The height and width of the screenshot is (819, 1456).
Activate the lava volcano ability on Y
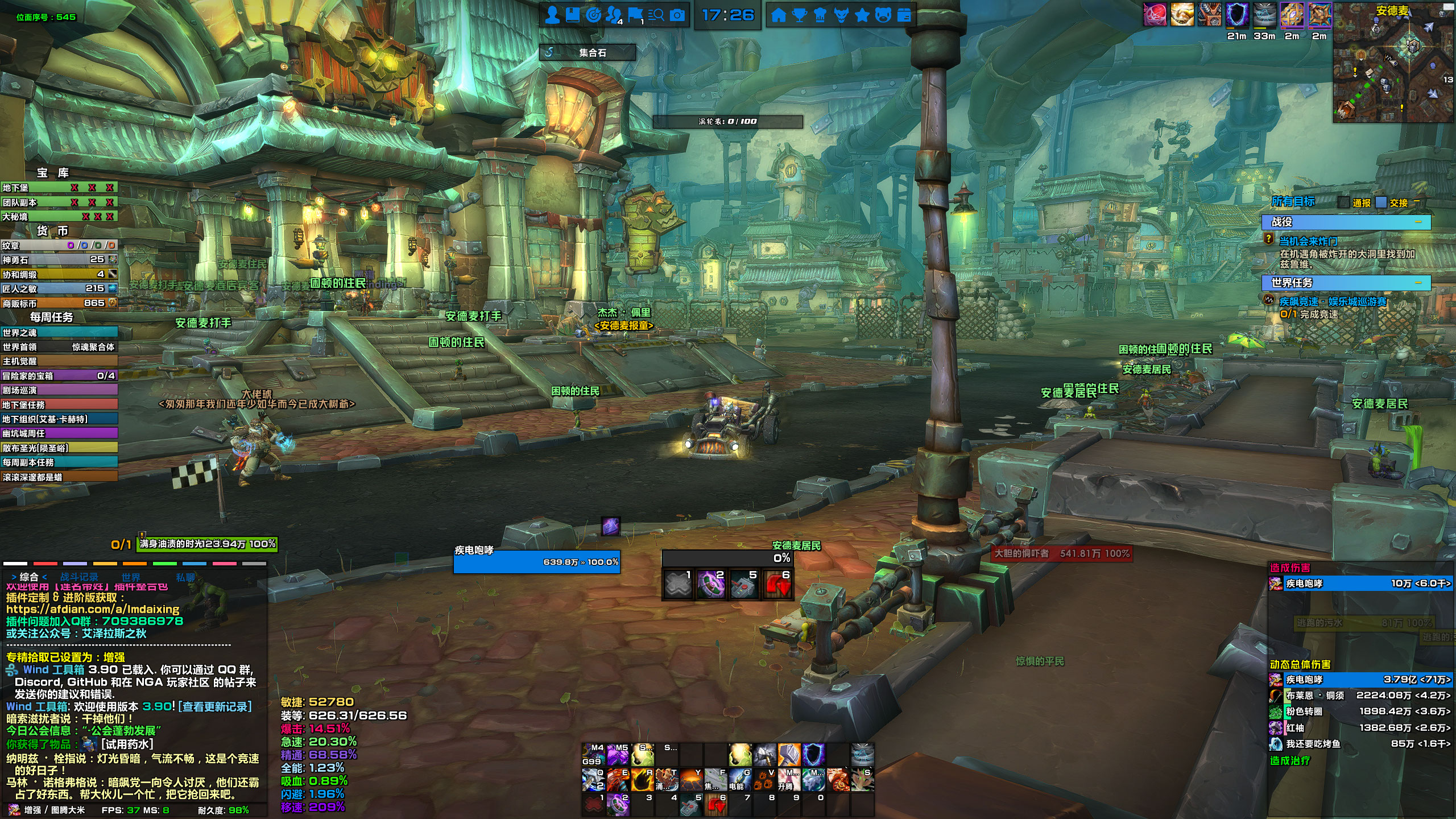(691, 780)
